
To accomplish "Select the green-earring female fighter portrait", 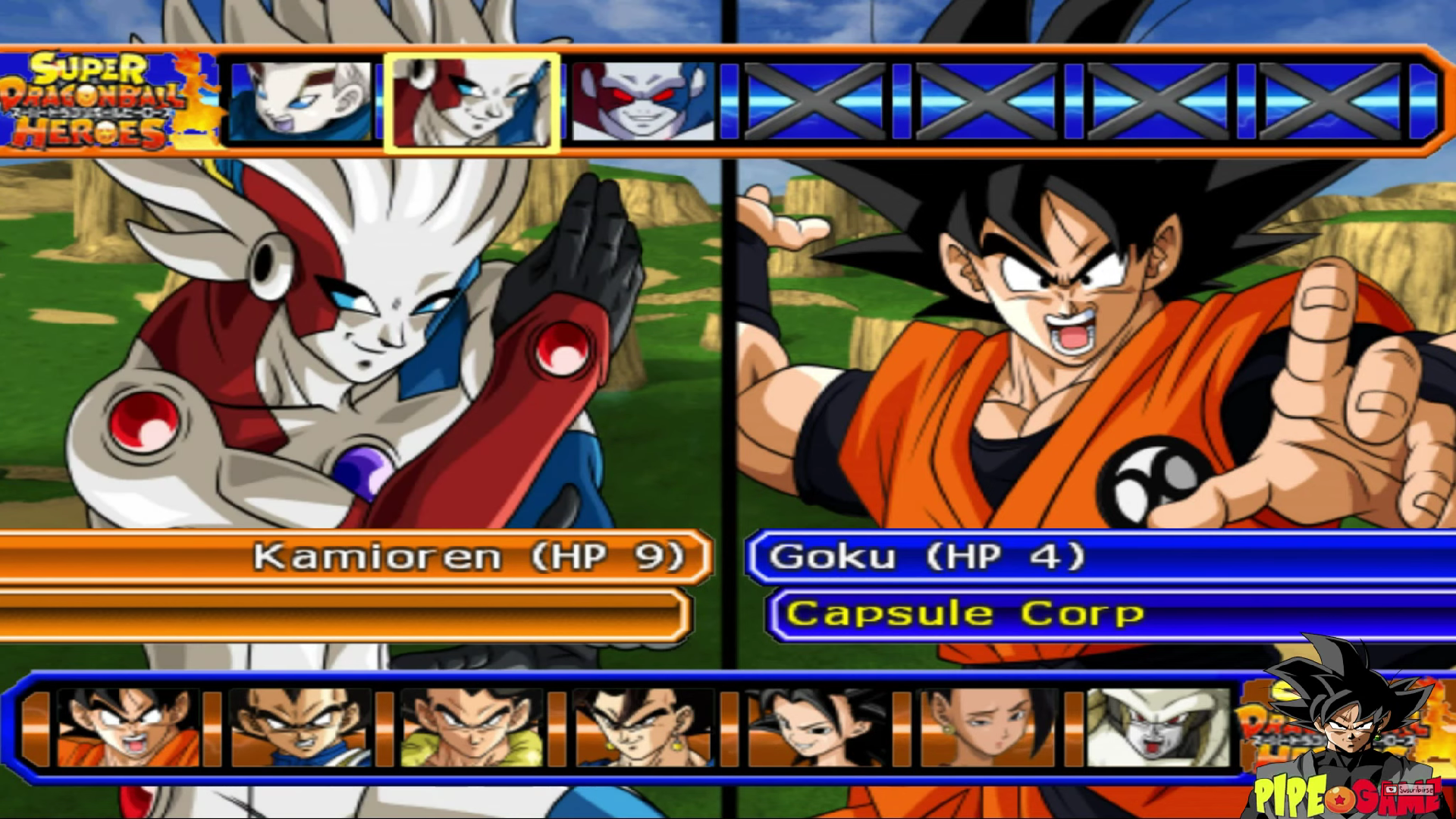I will coord(987,728).
